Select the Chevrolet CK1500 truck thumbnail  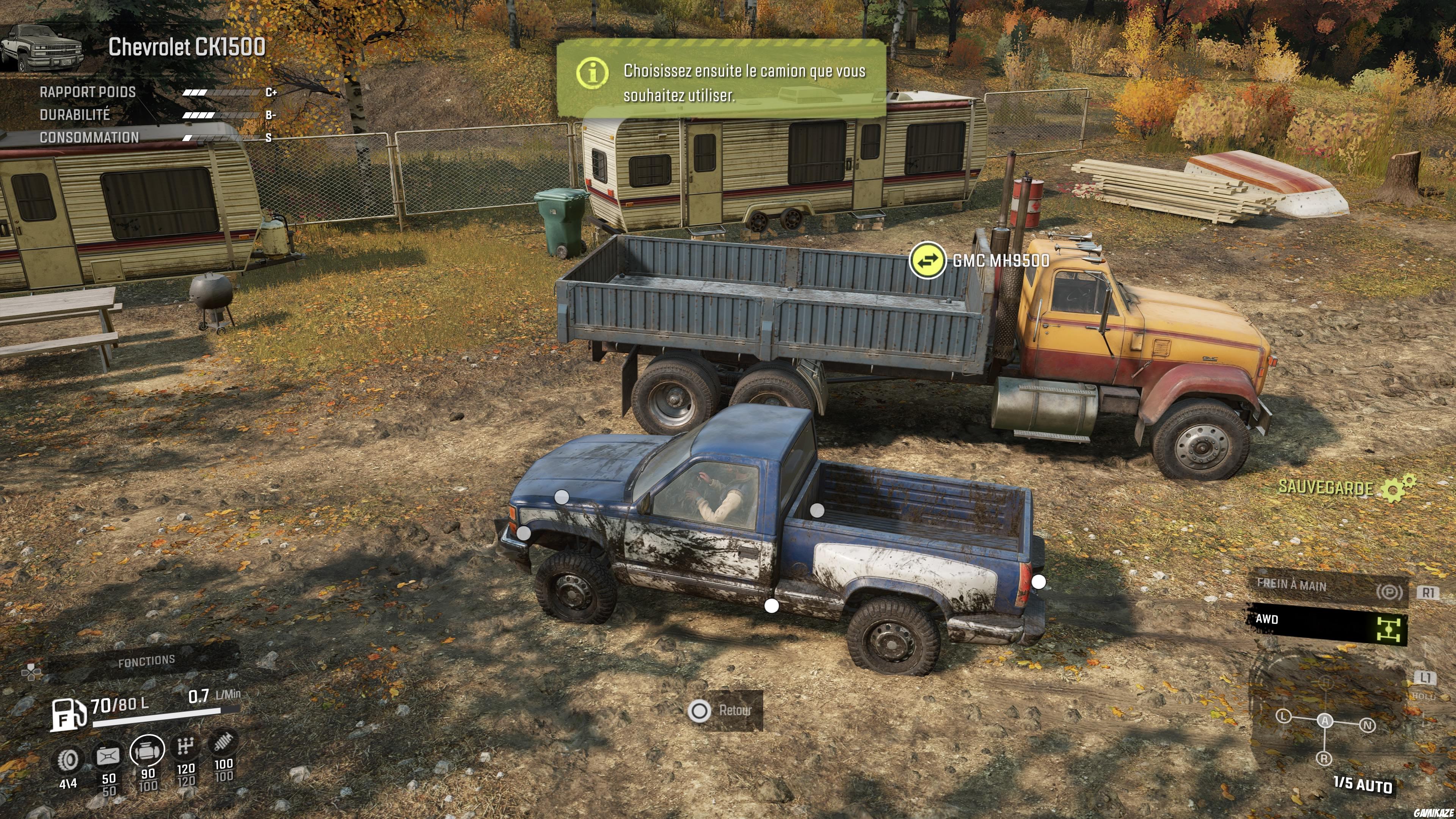tap(42, 47)
